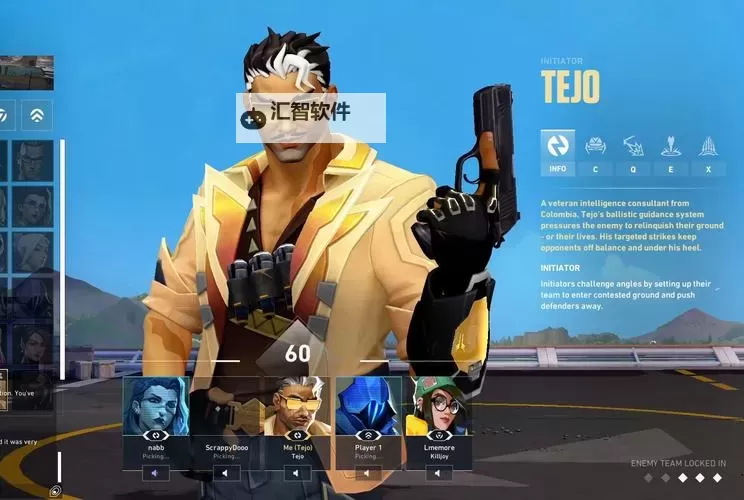Toggle Lmemore's speaker button
The height and width of the screenshot is (500, 744).
point(438,473)
